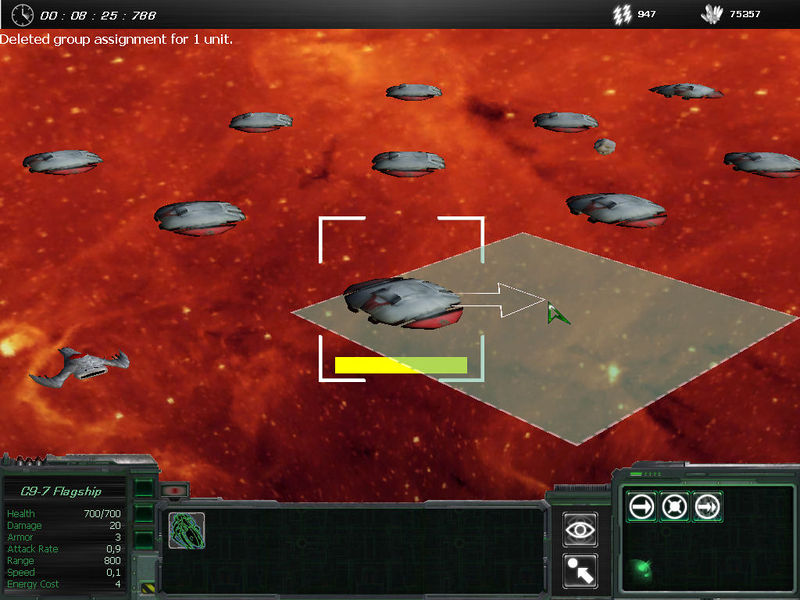This screenshot has width=800, height=600.
Task: Activate the move command arrow button
Action: [x=641, y=507]
